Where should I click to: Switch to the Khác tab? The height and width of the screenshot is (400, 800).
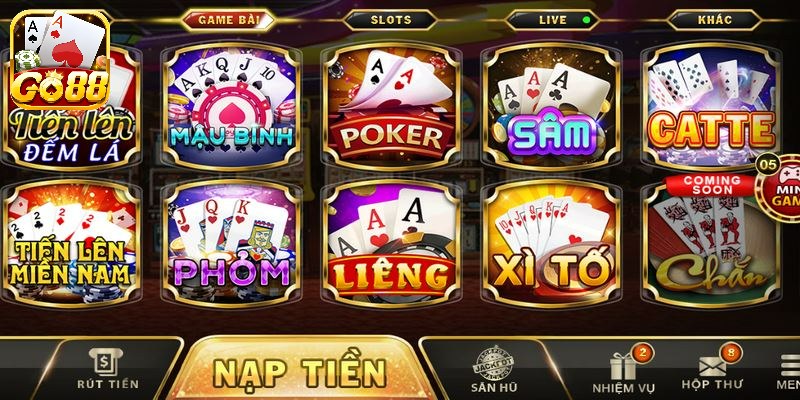click(713, 19)
